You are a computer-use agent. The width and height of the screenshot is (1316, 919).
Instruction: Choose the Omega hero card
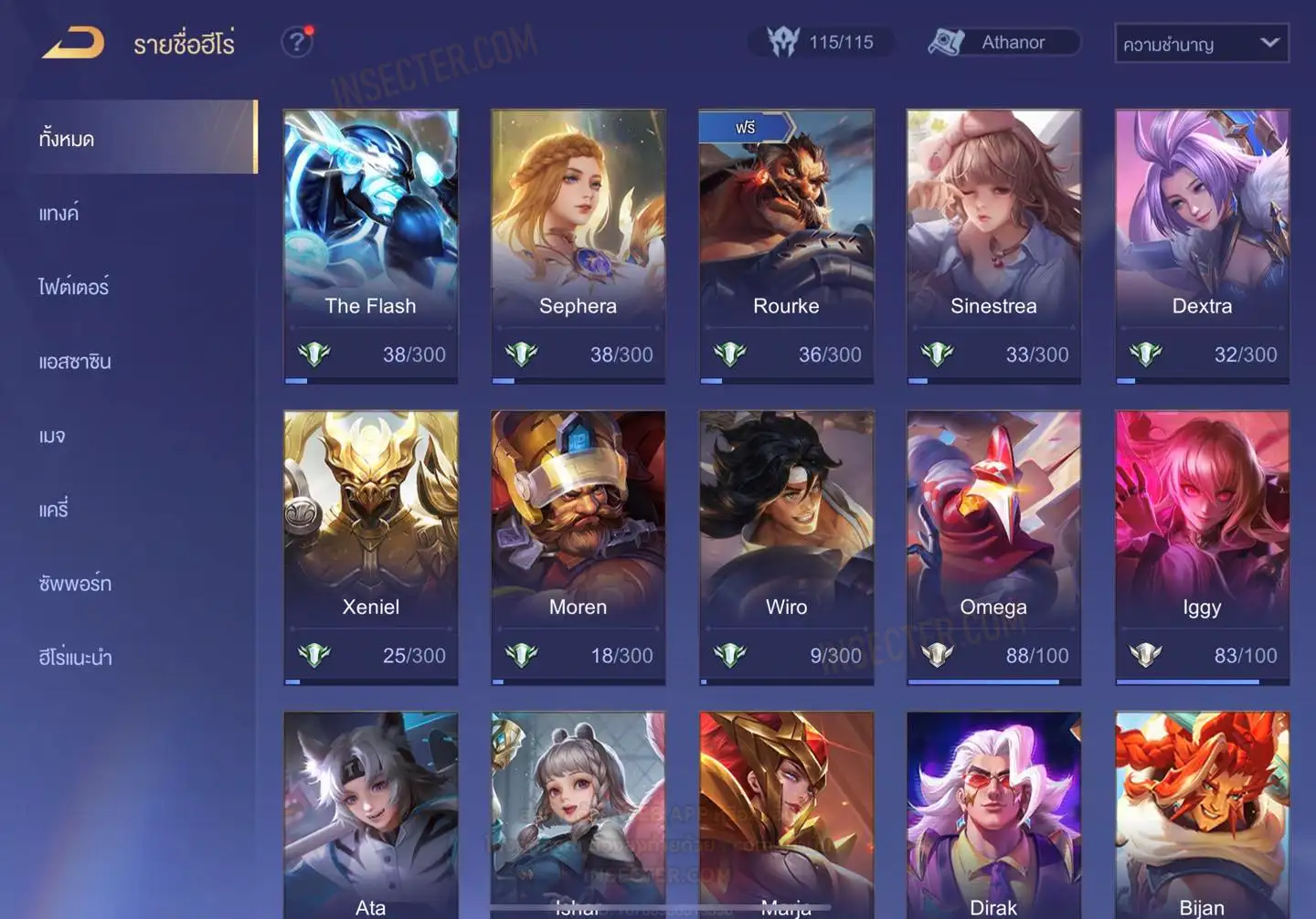[993, 546]
